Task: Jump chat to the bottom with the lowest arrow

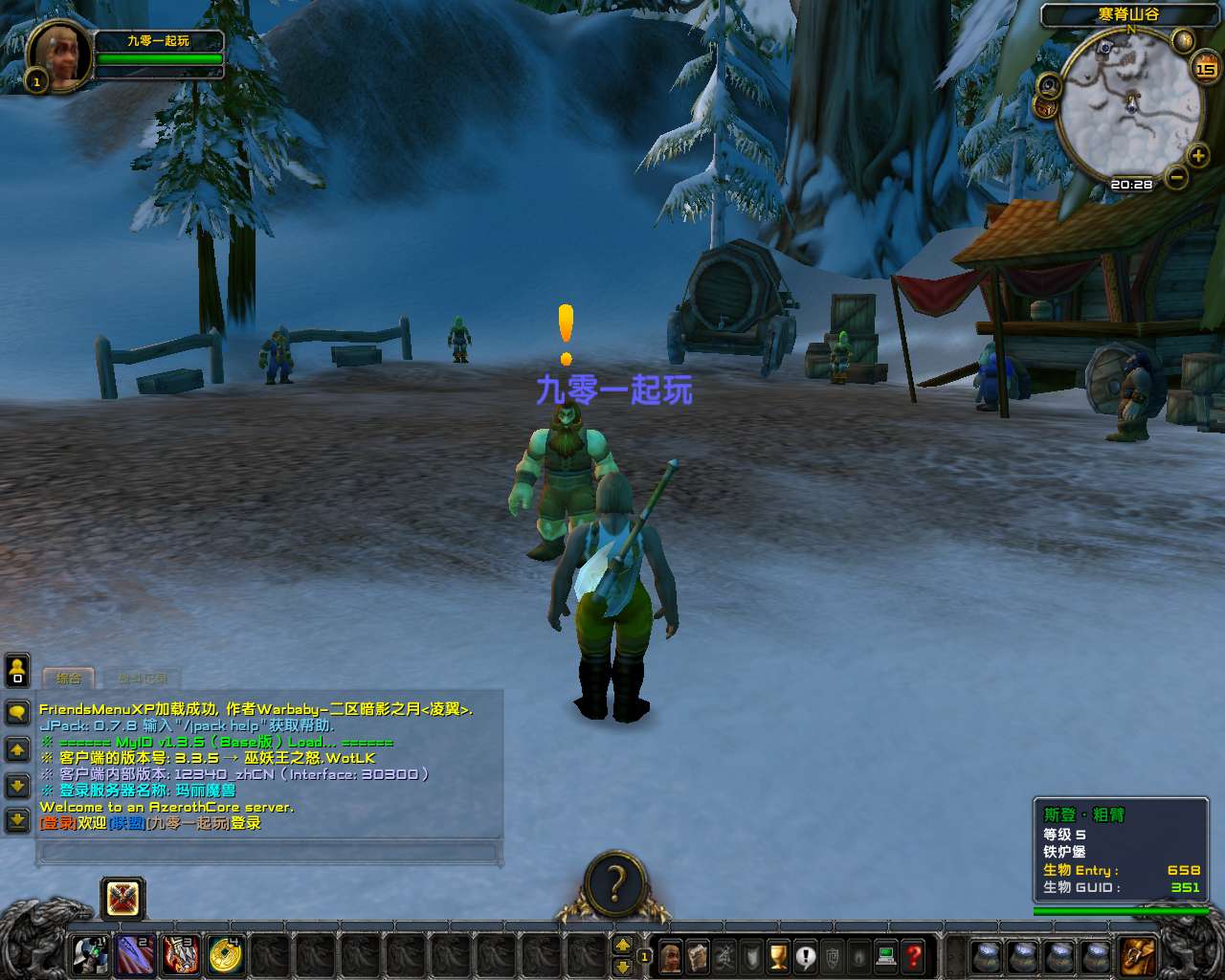Action: point(17,819)
